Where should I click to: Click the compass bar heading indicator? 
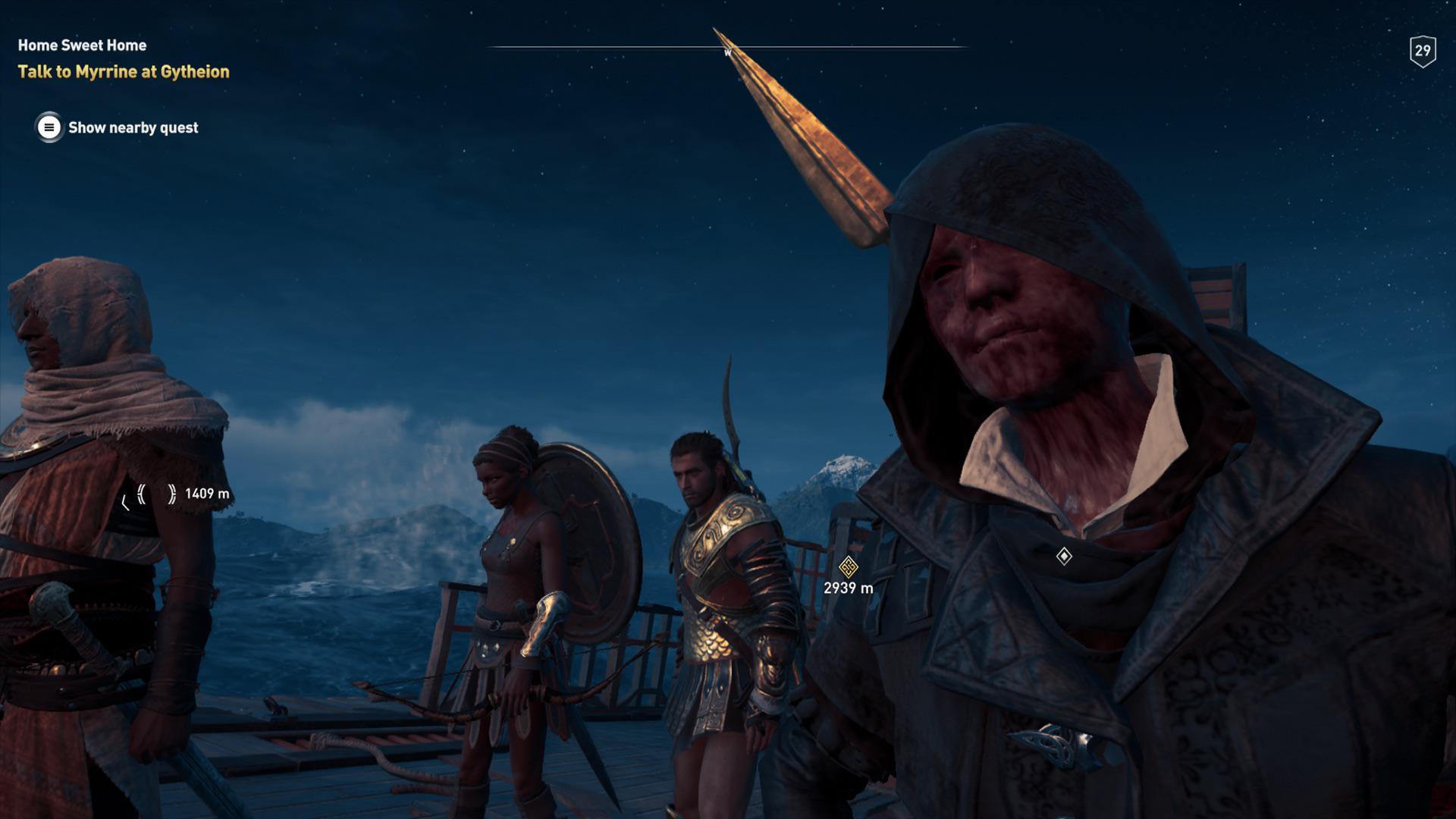point(727,52)
